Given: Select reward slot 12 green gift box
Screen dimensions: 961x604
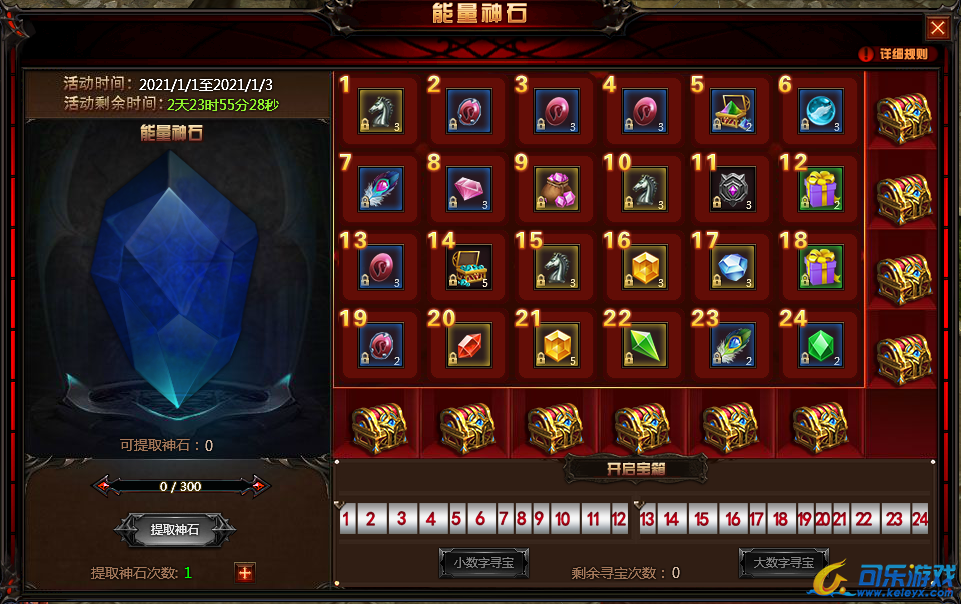Looking at the screenshot, I should 821,189.
